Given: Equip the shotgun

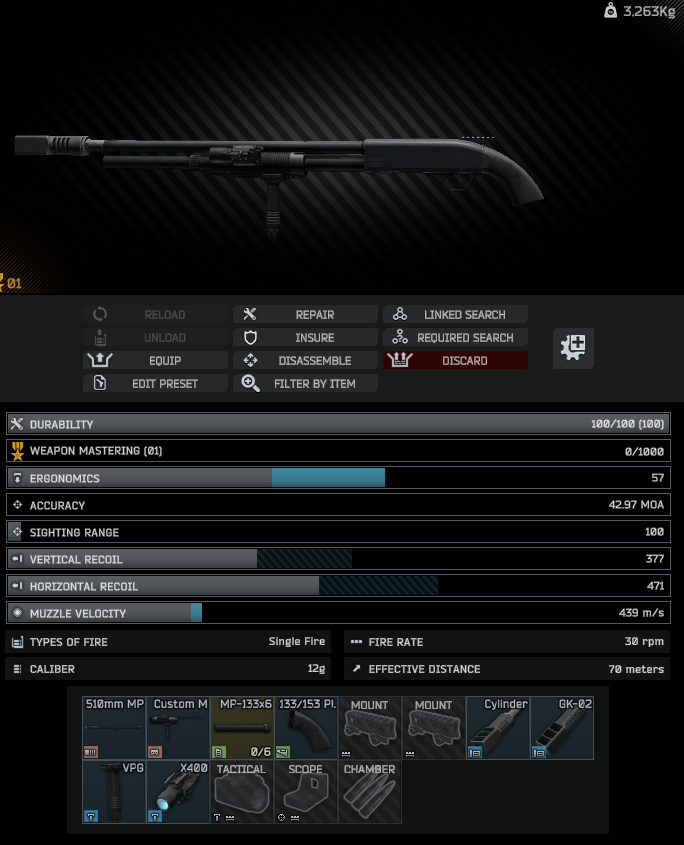Looking at the screenshot, I should tap(156, 361).
